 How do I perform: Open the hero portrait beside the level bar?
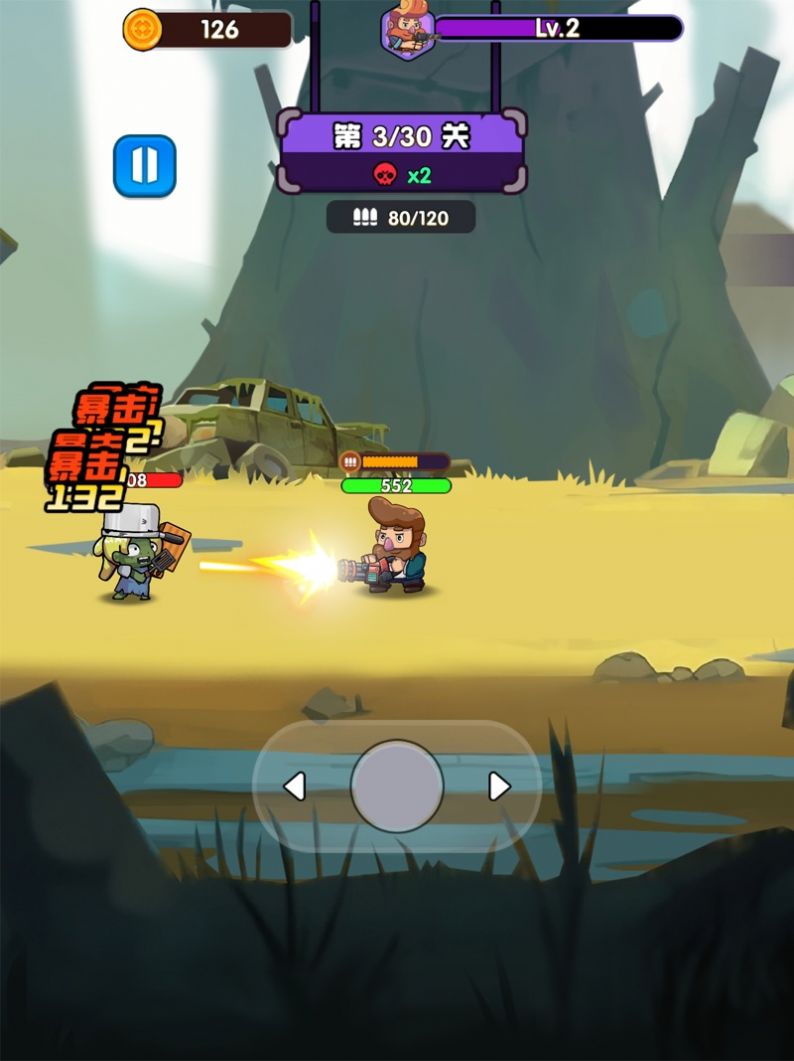[409, 31]
